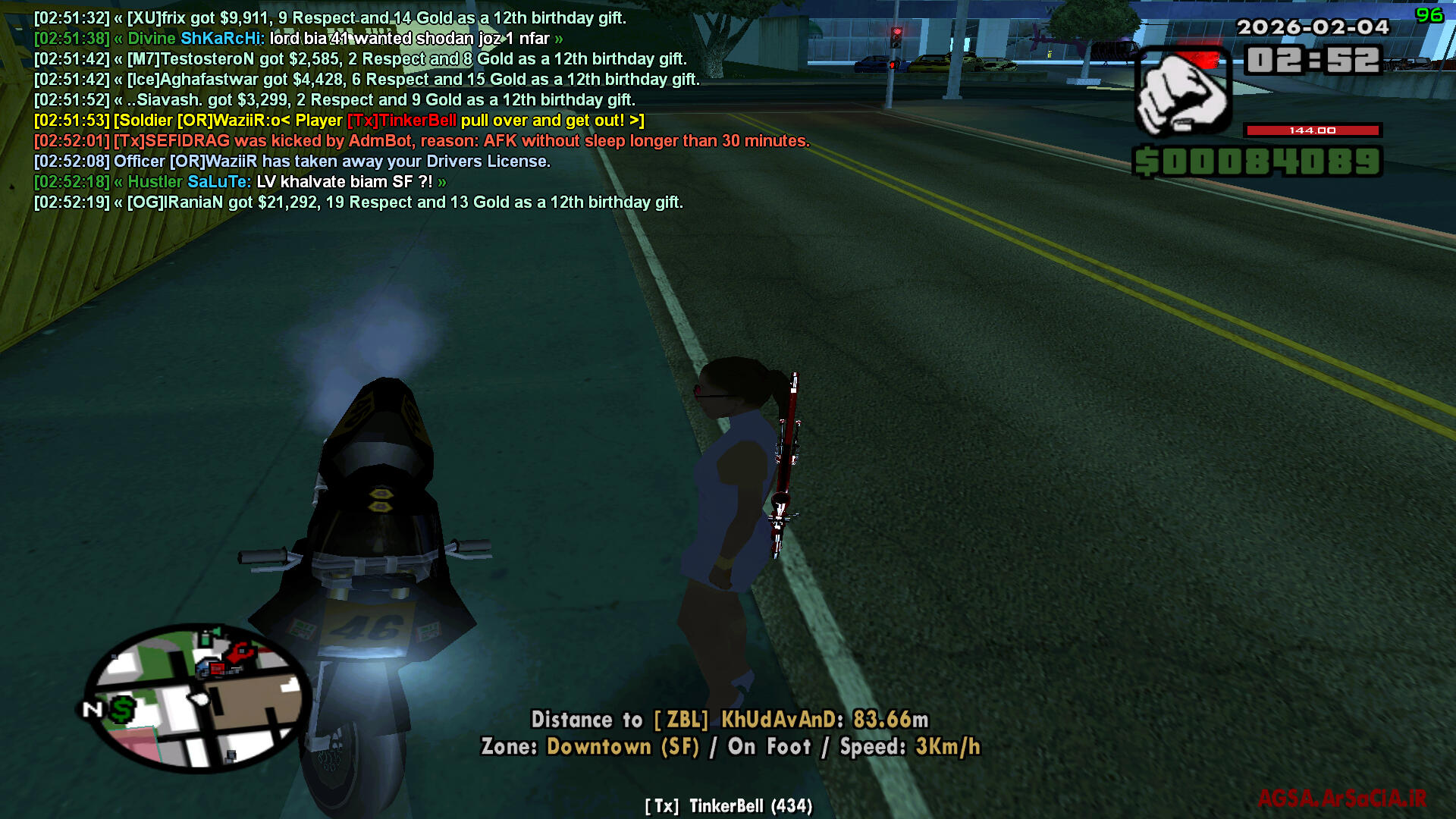Click the fist weapon icon
This screenshot has width=1456, height=819.
(x=1181, y=93)
